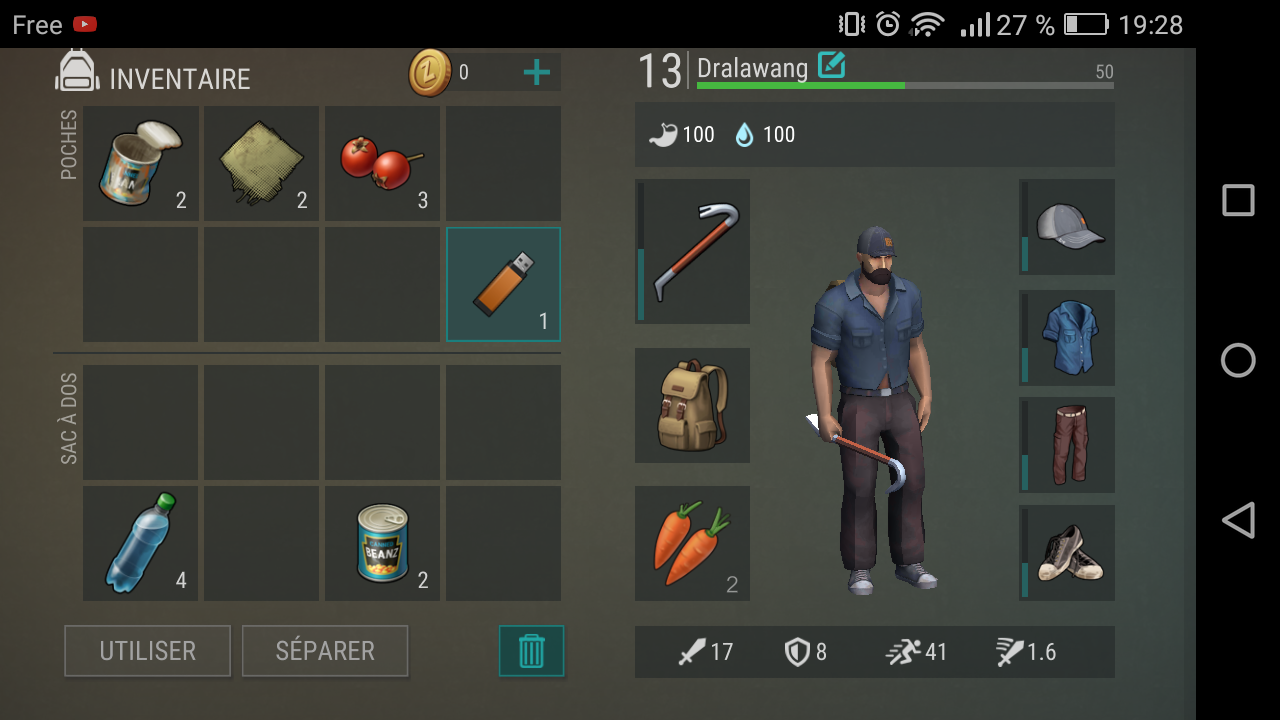Select the cloth scrap item slot
This screenshot has width=1280, height=720.
[262, 163]
